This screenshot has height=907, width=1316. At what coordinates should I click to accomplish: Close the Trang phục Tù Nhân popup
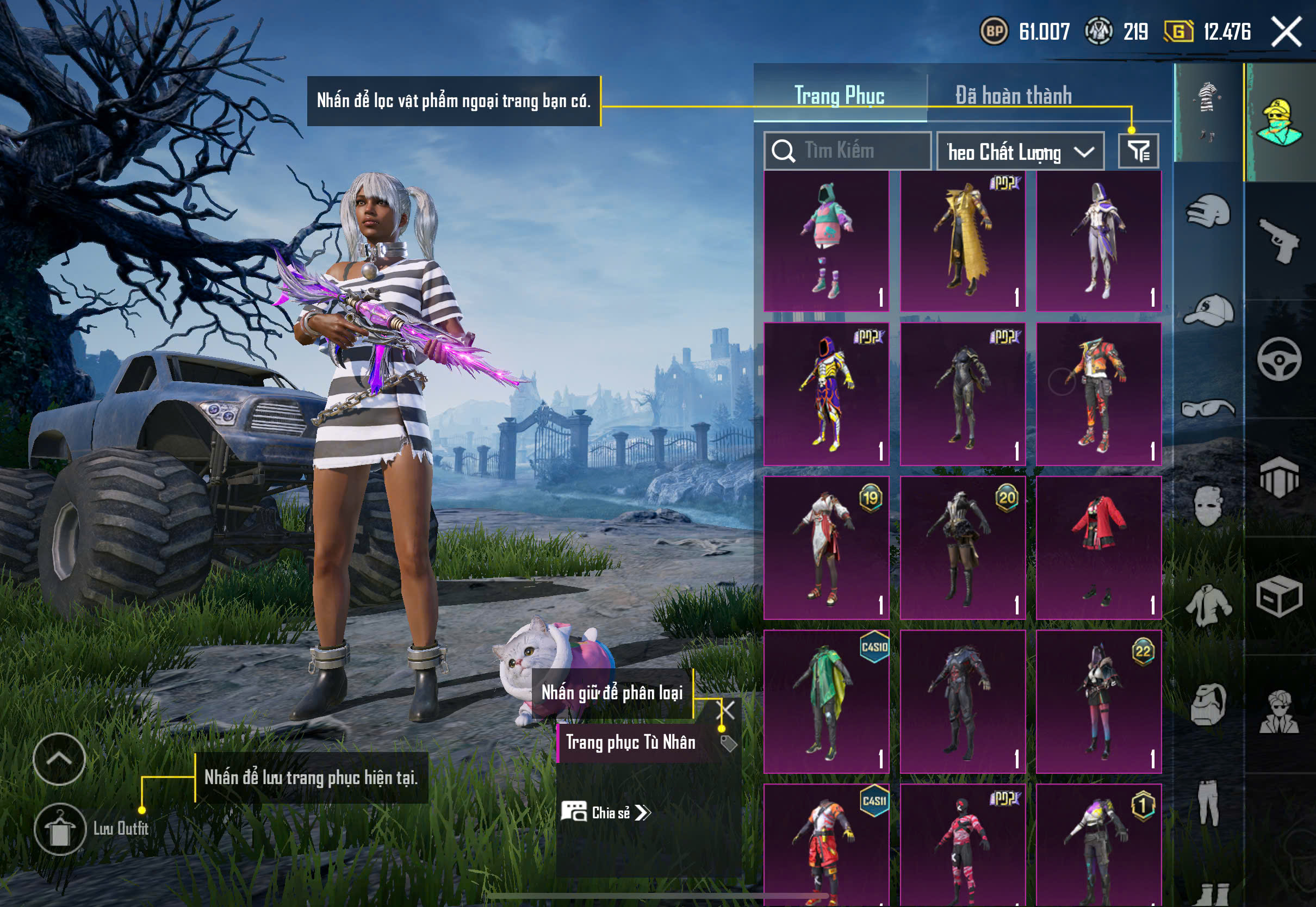tap(727, 709)
